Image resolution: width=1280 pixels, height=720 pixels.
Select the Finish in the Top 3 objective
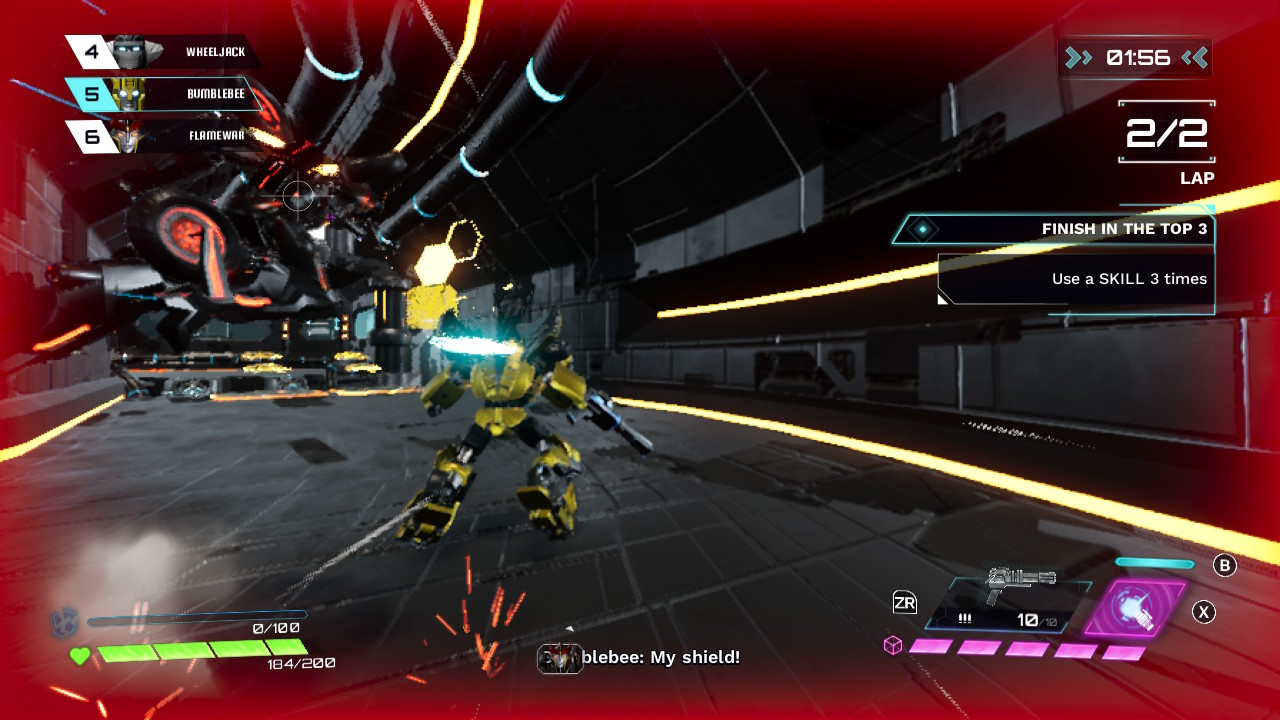pos(1053,229)
